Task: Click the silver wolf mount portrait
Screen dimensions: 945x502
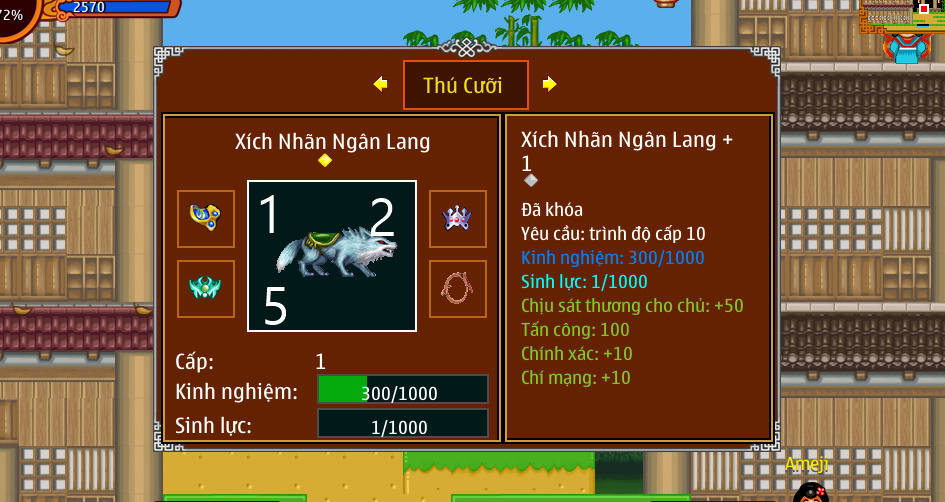Action: point(332,256)
